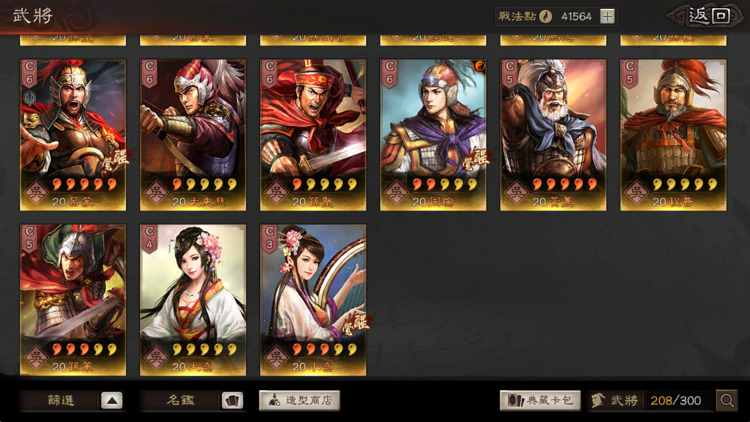Image resolution: width=750 pixels, height=422 pixels.
Task: Select the cost 5 green-helmeted swordsman card
Action: [x=73, y=299]
